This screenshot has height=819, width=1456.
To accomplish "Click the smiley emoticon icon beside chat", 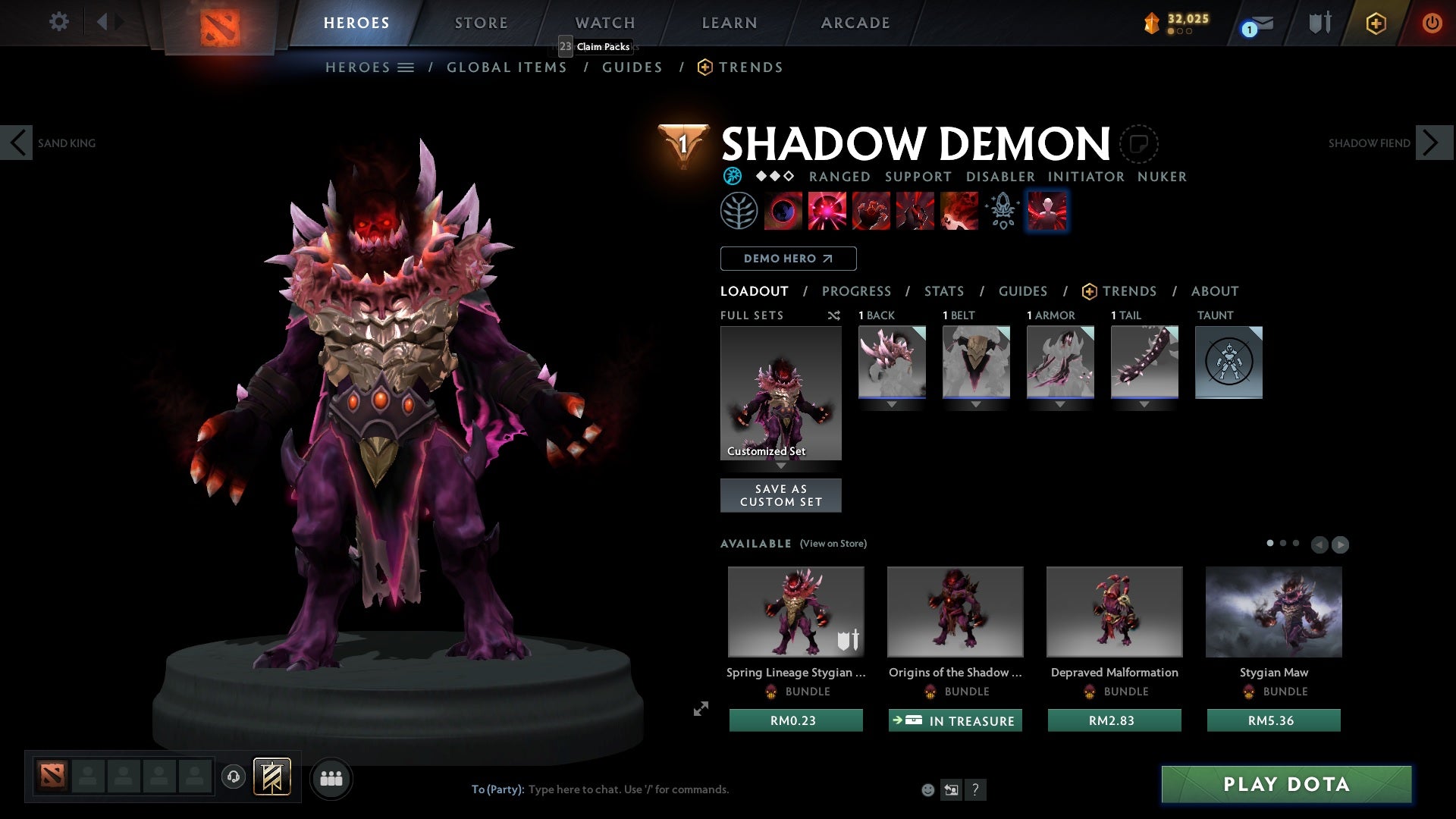I will click(928, 789).
